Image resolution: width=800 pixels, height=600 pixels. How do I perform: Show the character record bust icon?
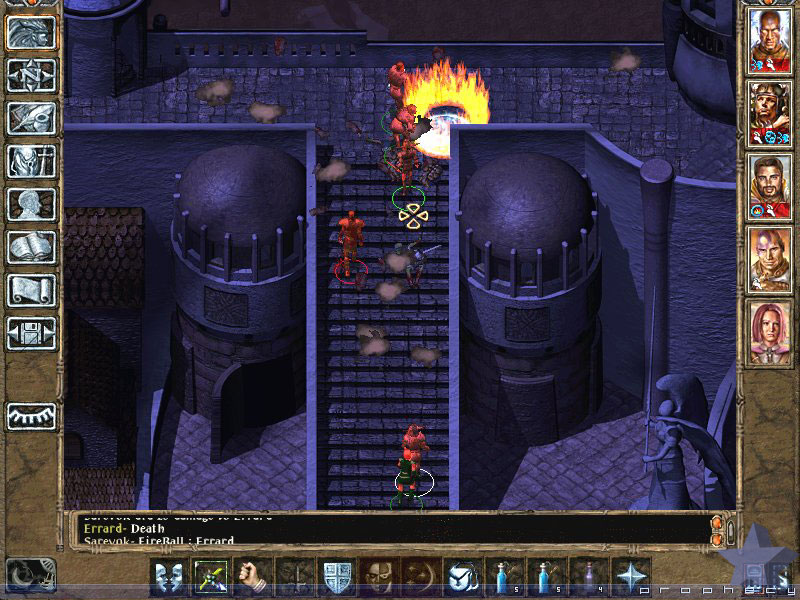[x=31, y=204]
